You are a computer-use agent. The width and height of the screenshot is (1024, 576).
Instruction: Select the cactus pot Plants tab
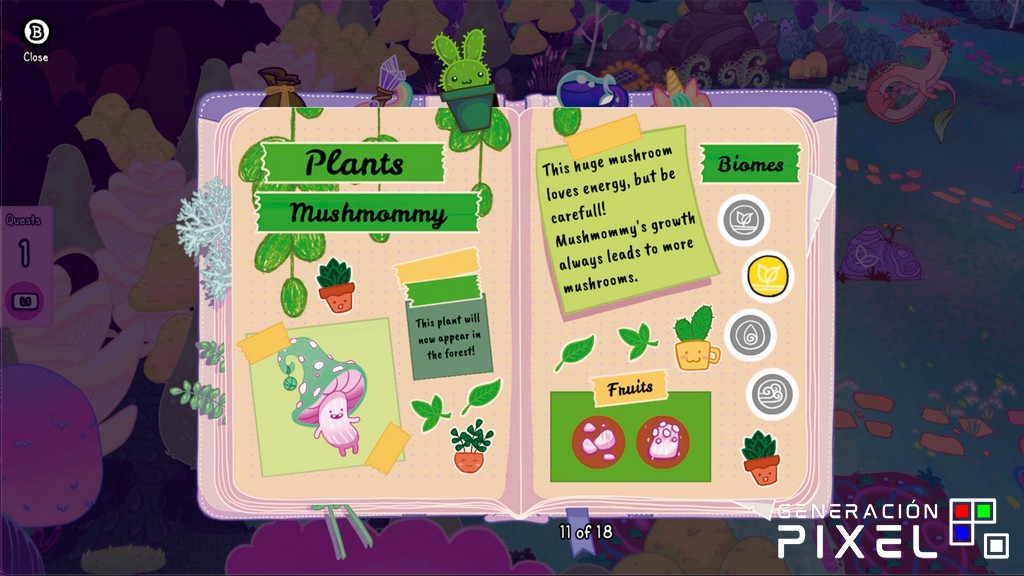click(x=466, y=82)
